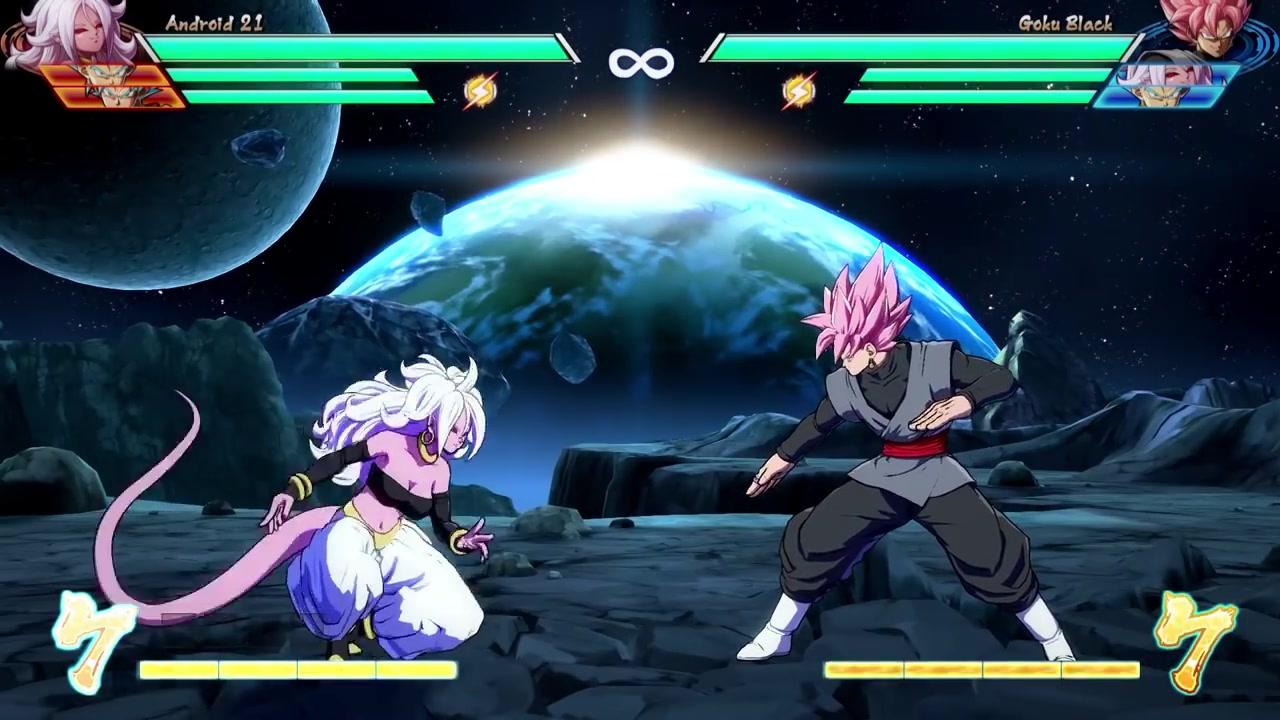The image size is (1280, 720).
Task: Click the Sparking lightning icon beside Android 21's bars
Action: pos(480,92)
